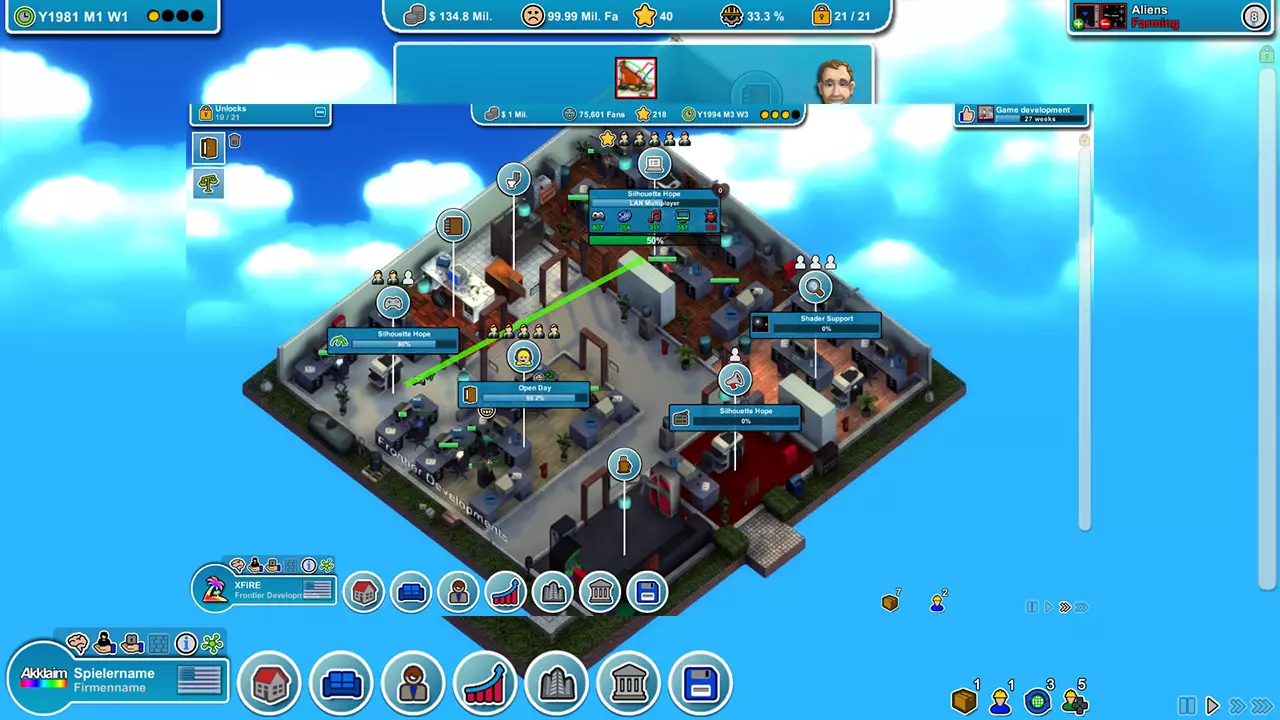Open info via the 'i' icon above the XFIRE panel
1280x720 pixels.
tap(309, 565)
